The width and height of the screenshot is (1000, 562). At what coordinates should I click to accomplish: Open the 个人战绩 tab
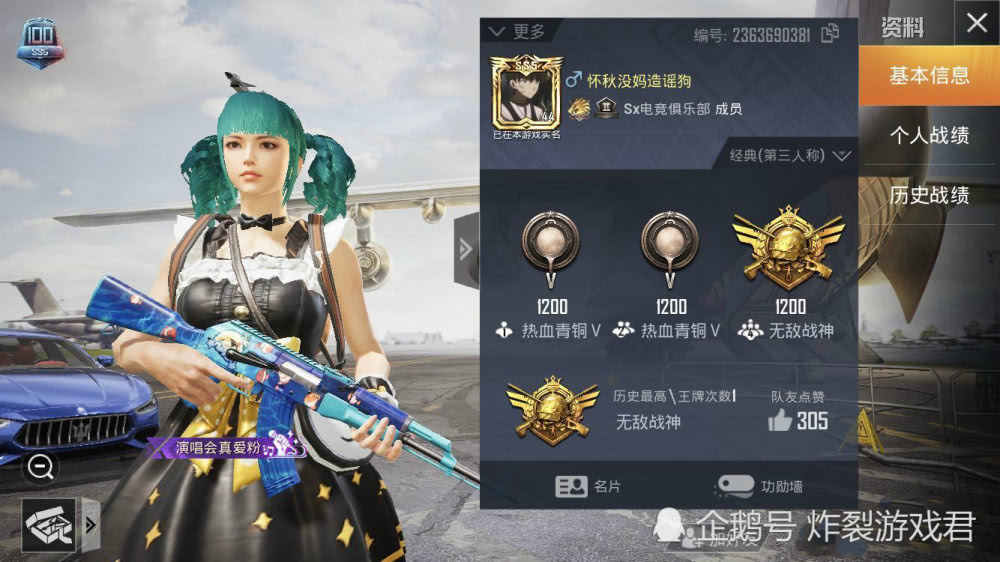point(929,135)
